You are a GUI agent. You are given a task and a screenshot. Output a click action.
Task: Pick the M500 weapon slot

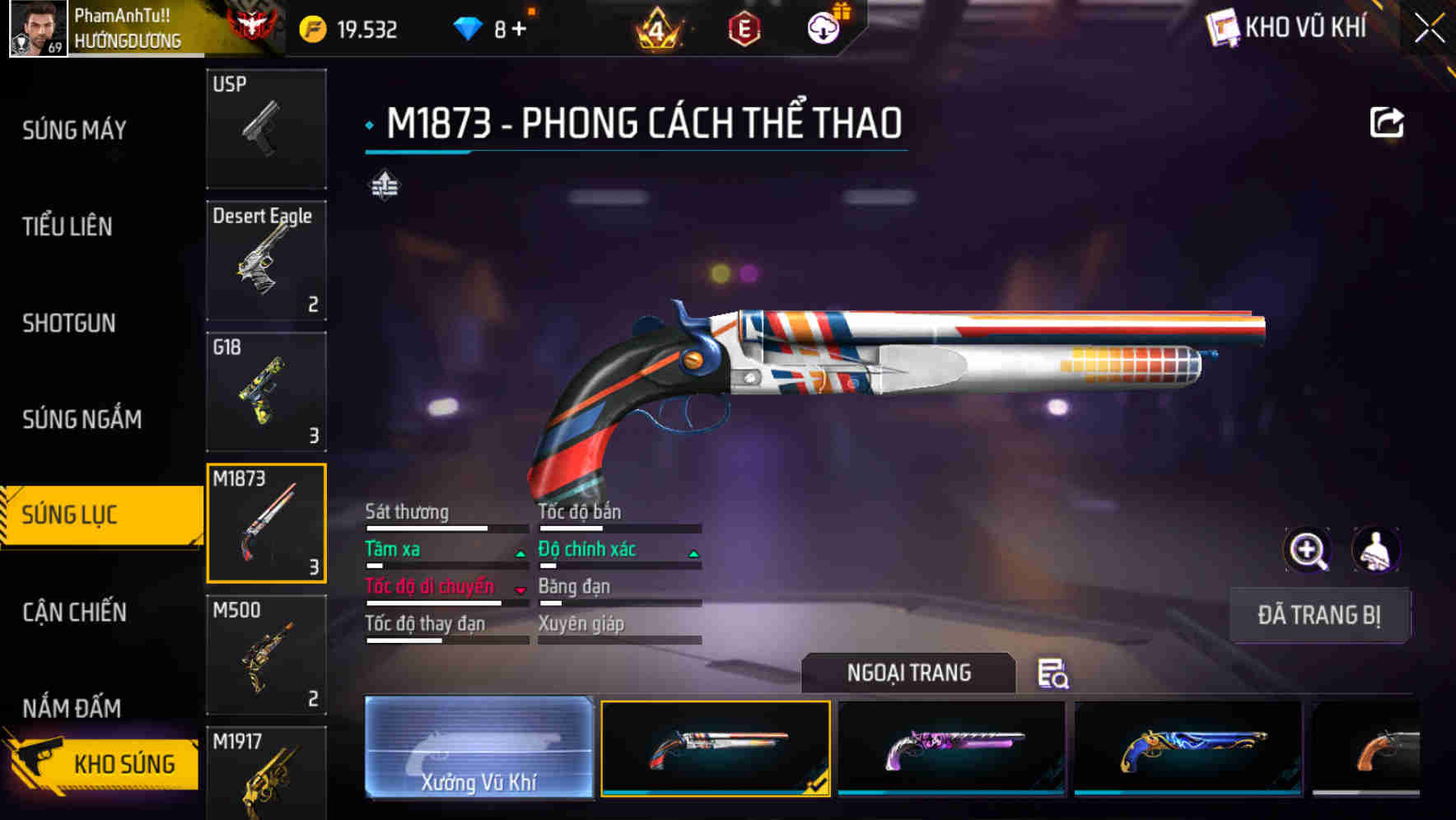click(x=266, y=655)
